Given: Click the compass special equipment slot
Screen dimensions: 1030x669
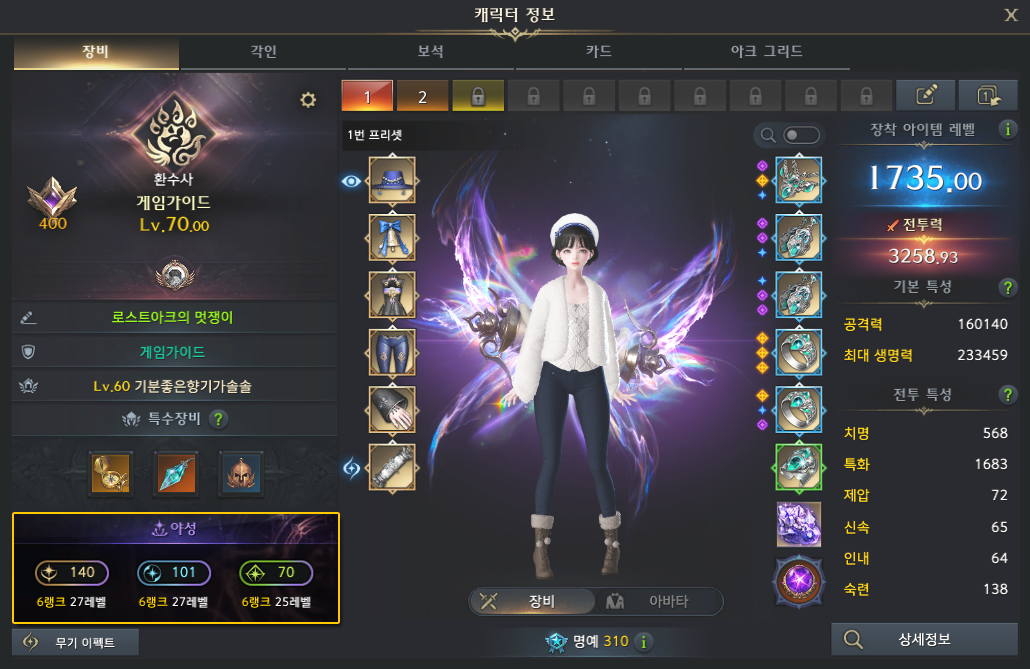Looking at the screenshot, I should coord(110,472).
